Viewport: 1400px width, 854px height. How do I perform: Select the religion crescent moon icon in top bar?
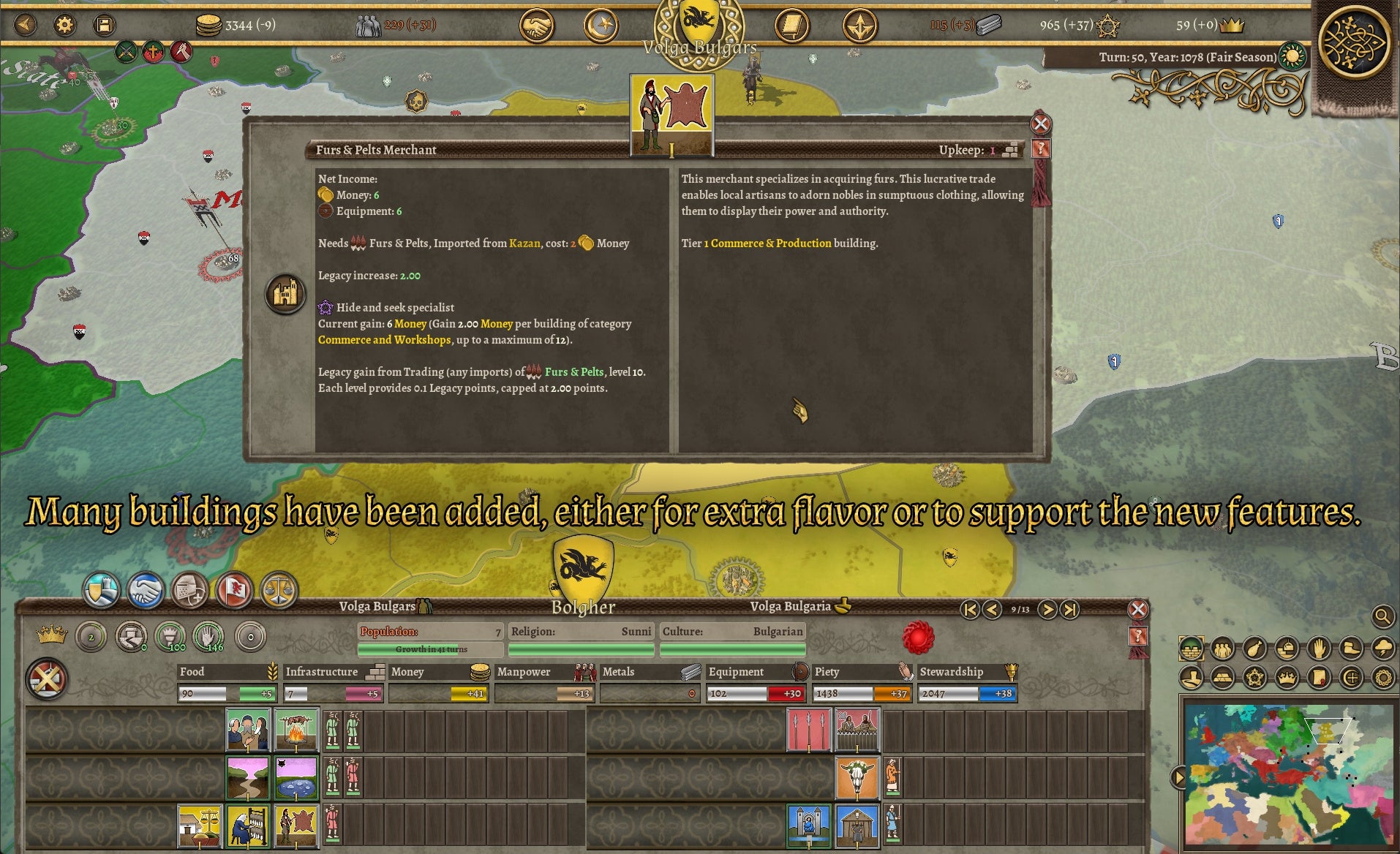(x=601, y=25)
